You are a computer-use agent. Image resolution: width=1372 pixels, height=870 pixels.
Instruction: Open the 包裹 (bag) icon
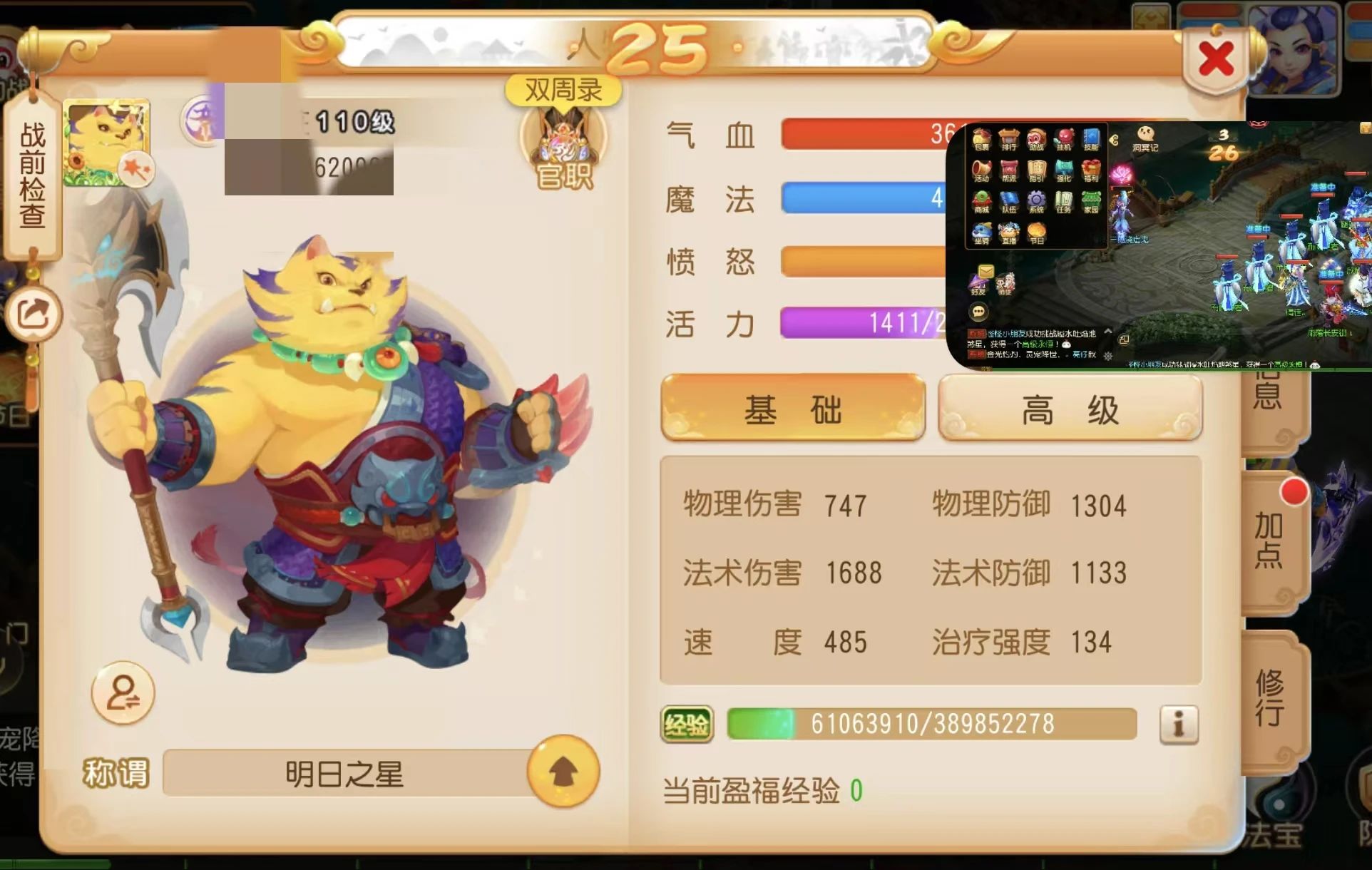982,139
